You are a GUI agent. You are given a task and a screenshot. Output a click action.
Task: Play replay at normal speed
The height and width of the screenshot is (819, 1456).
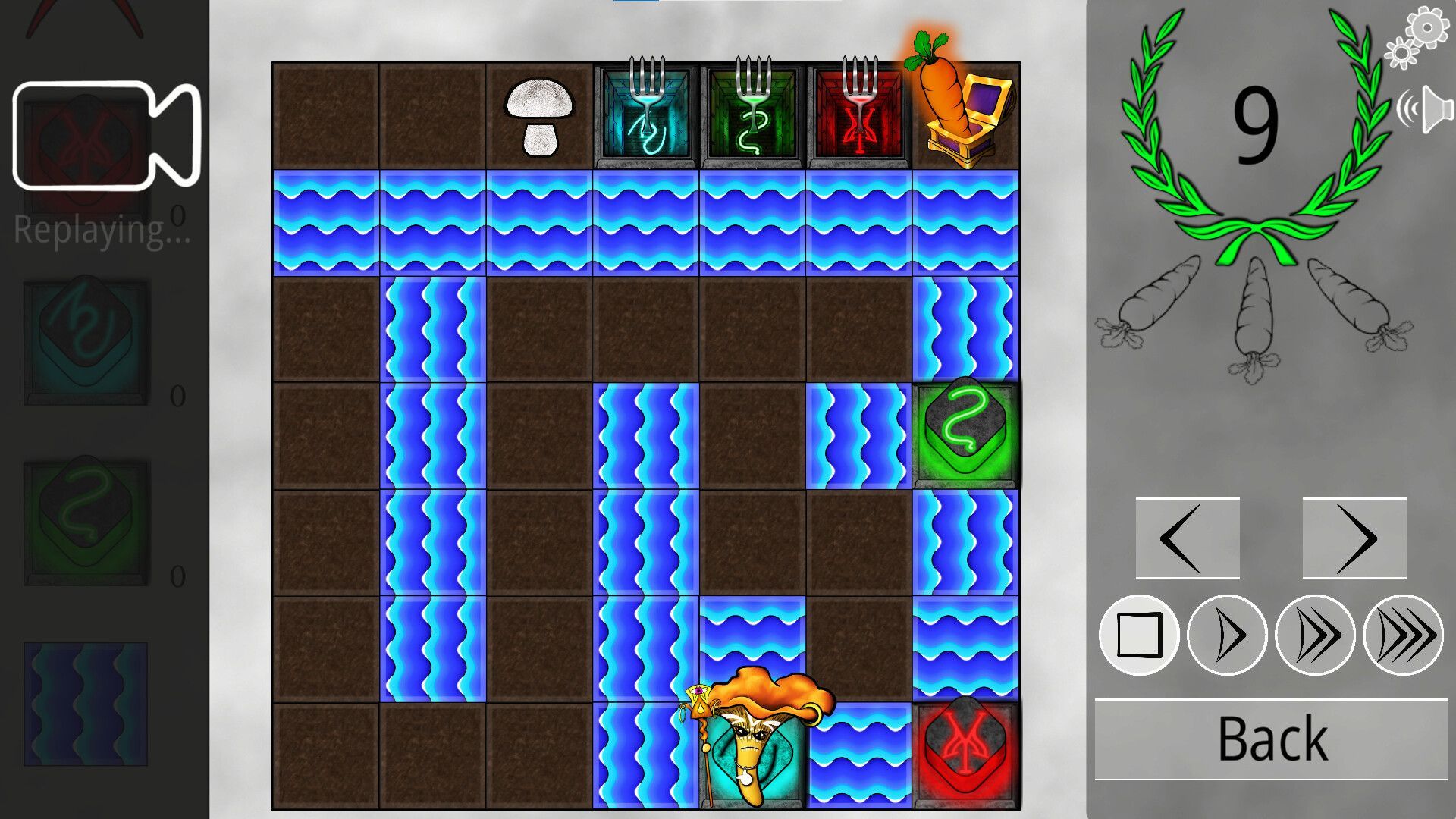pos(1226,635)
